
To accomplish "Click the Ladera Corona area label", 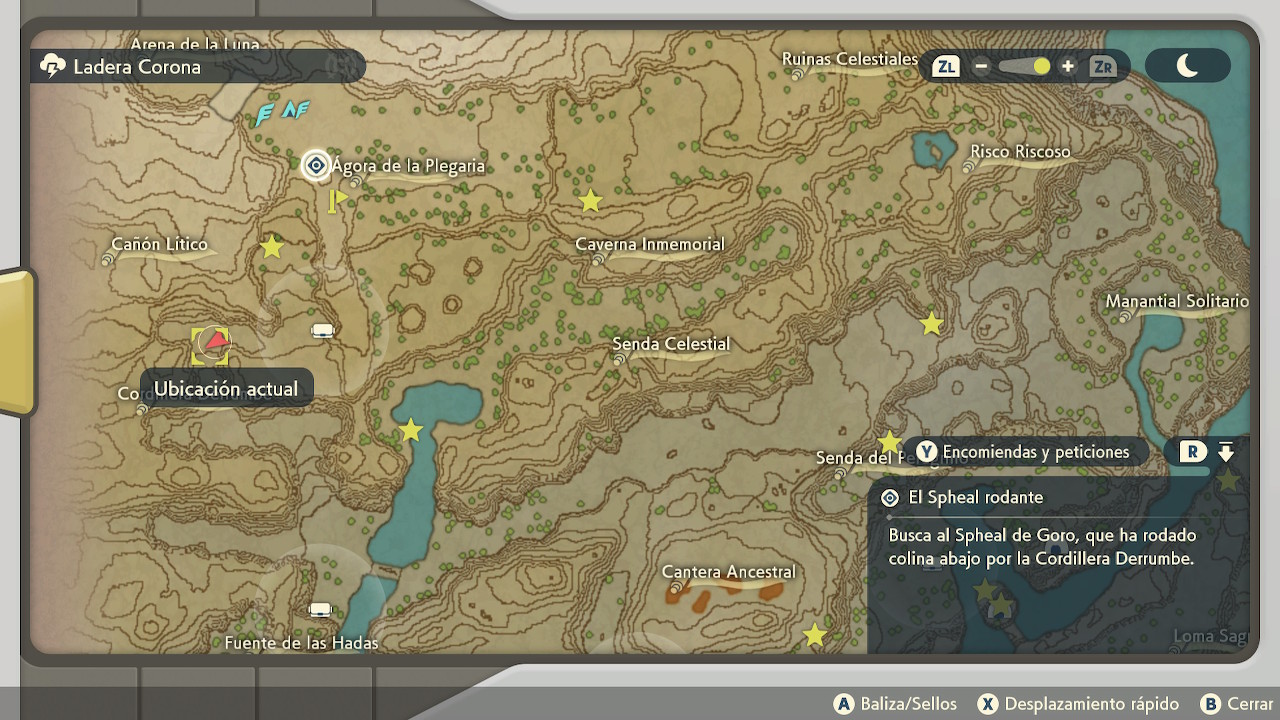I will pyautogui.click(x=137, y=67).
